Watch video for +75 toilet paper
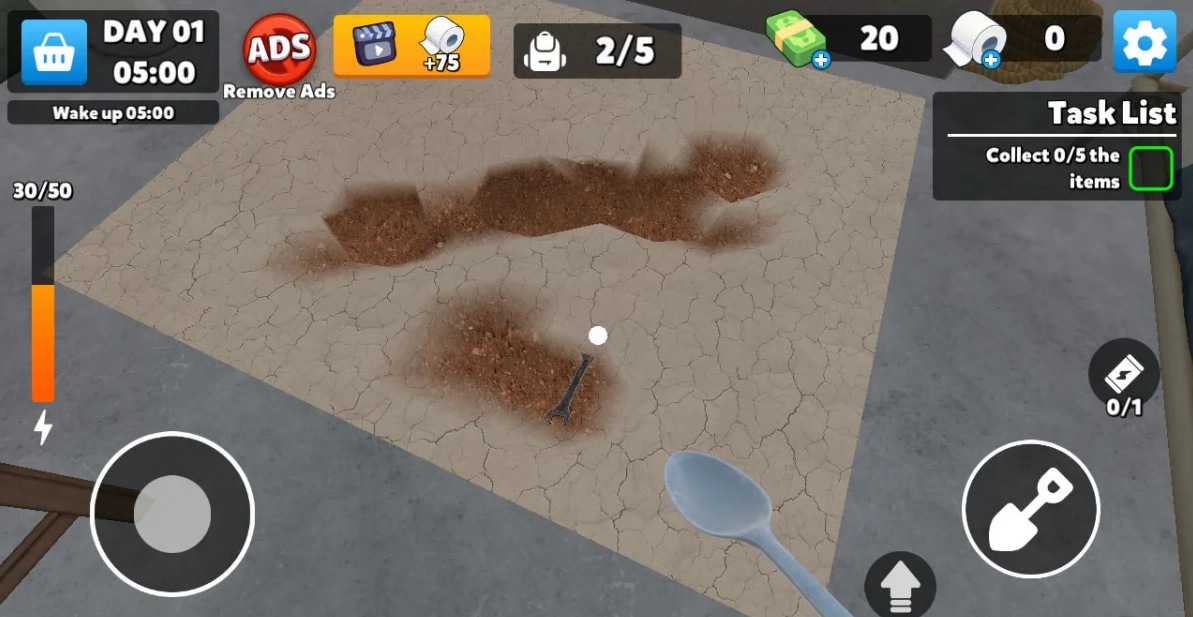Image resolution: width=1193 pixels, height=617 pixels. [x=411, y=46]
